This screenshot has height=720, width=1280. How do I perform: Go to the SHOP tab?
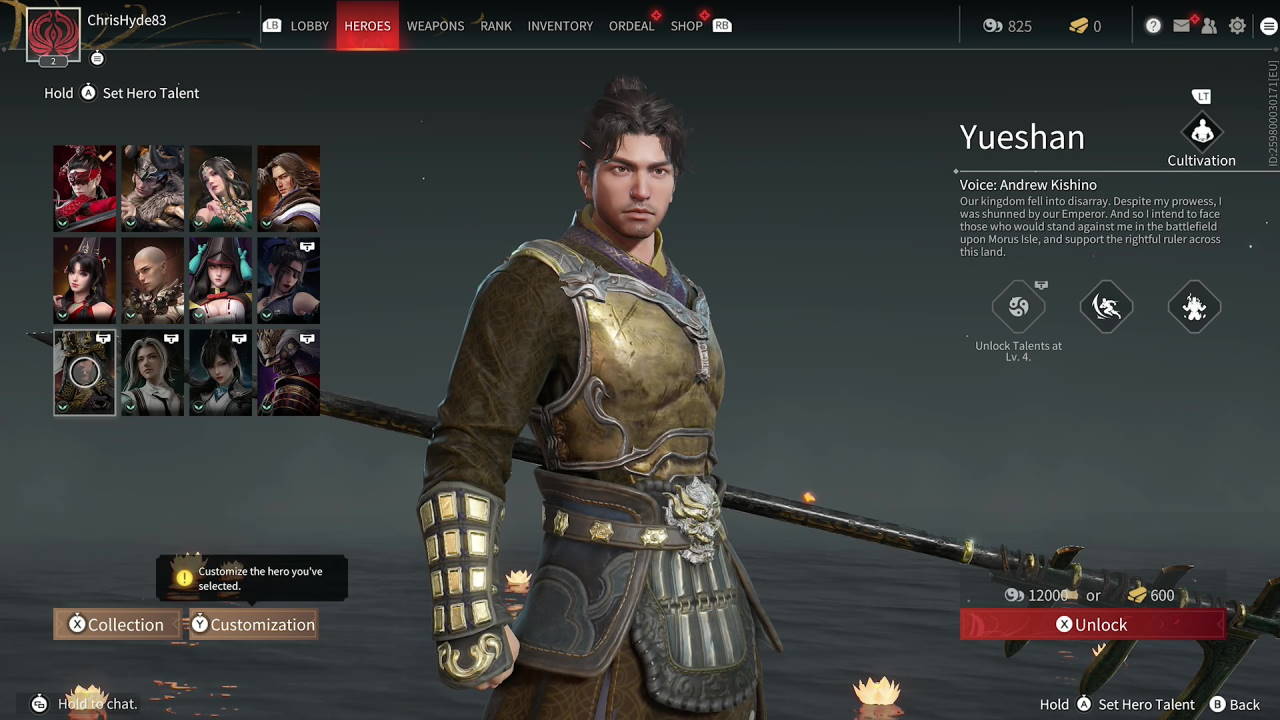(687, 26)
